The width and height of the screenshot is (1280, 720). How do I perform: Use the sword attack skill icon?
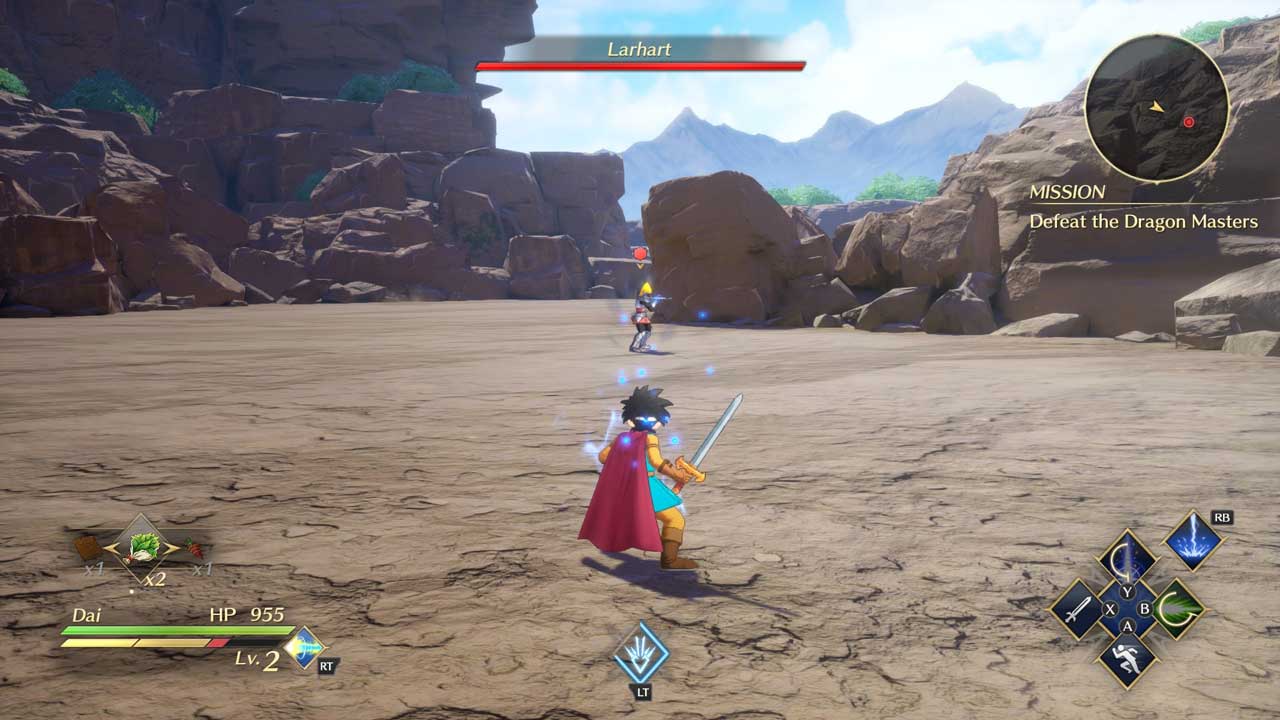coord(1077,608)
